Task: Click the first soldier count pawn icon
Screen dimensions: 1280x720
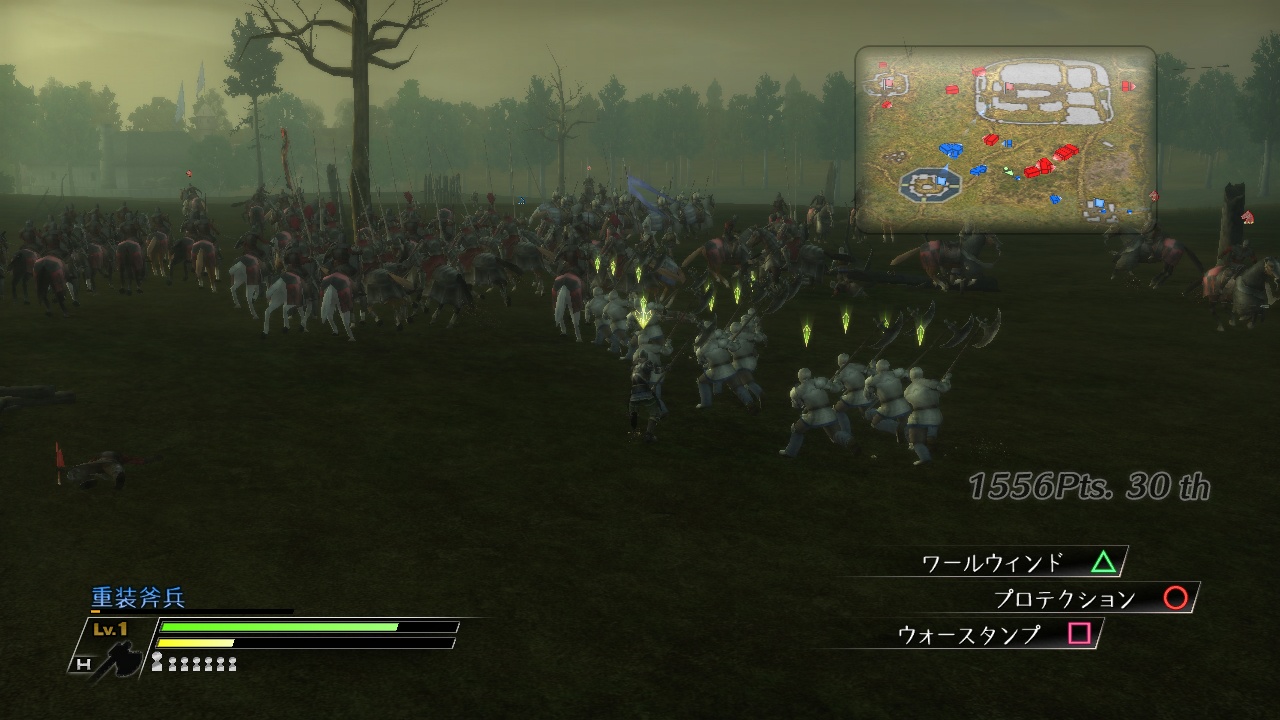Action: 158,661
